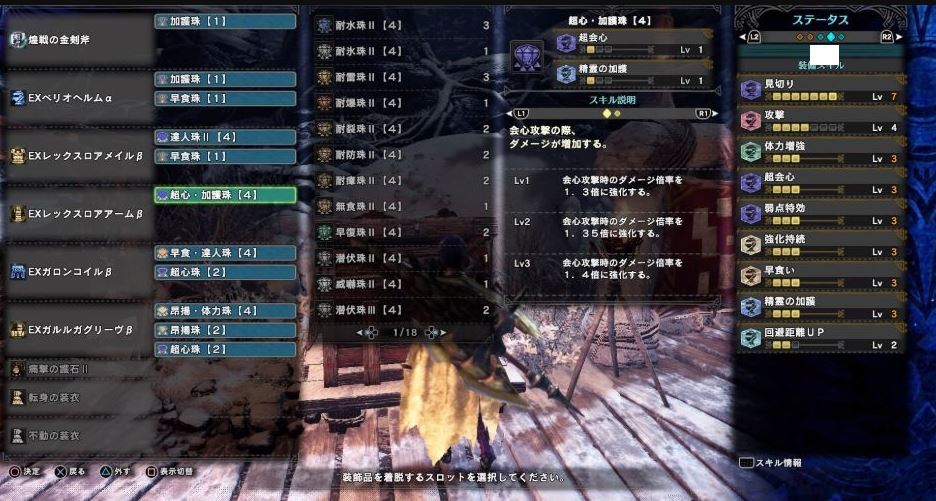Select the highlighted 超心・加護珠【4】 slot
Viewport: 936px width, 501px height.
225,195
